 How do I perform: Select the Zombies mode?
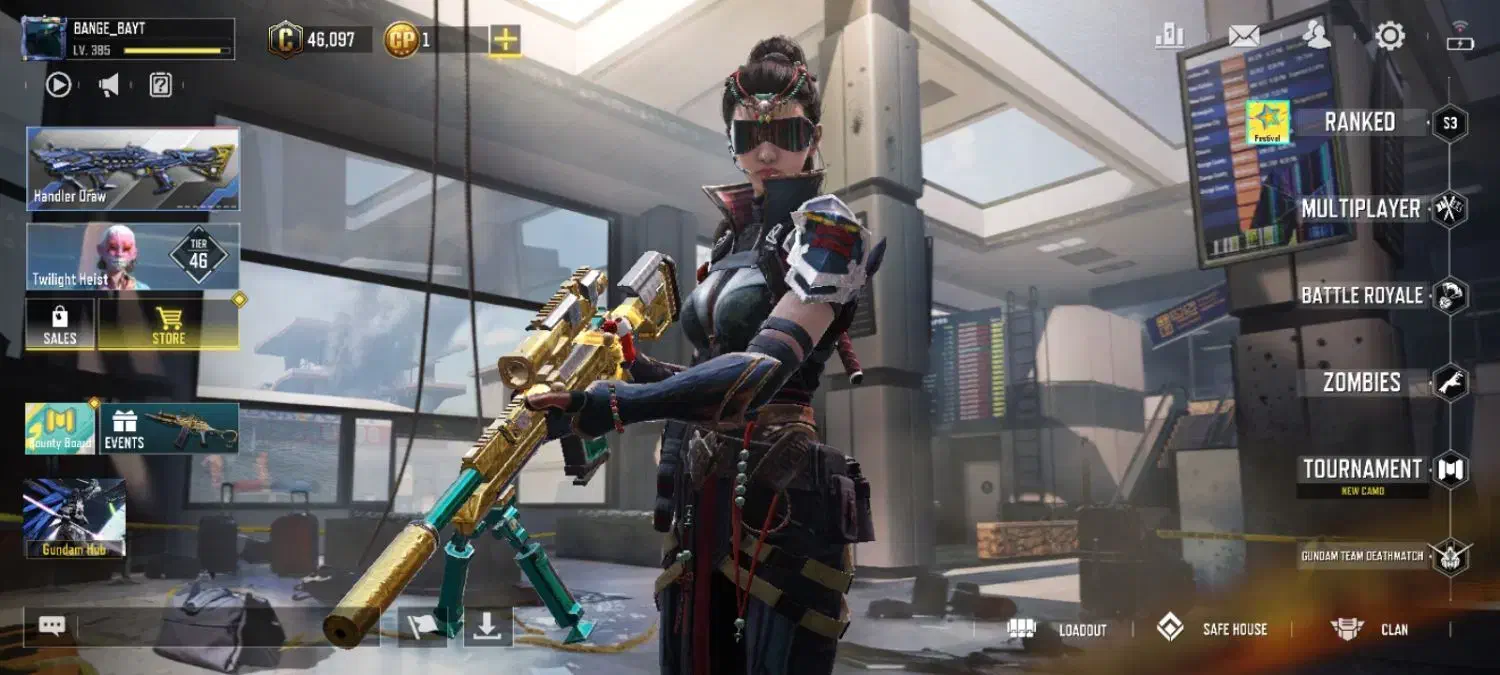1362,382
